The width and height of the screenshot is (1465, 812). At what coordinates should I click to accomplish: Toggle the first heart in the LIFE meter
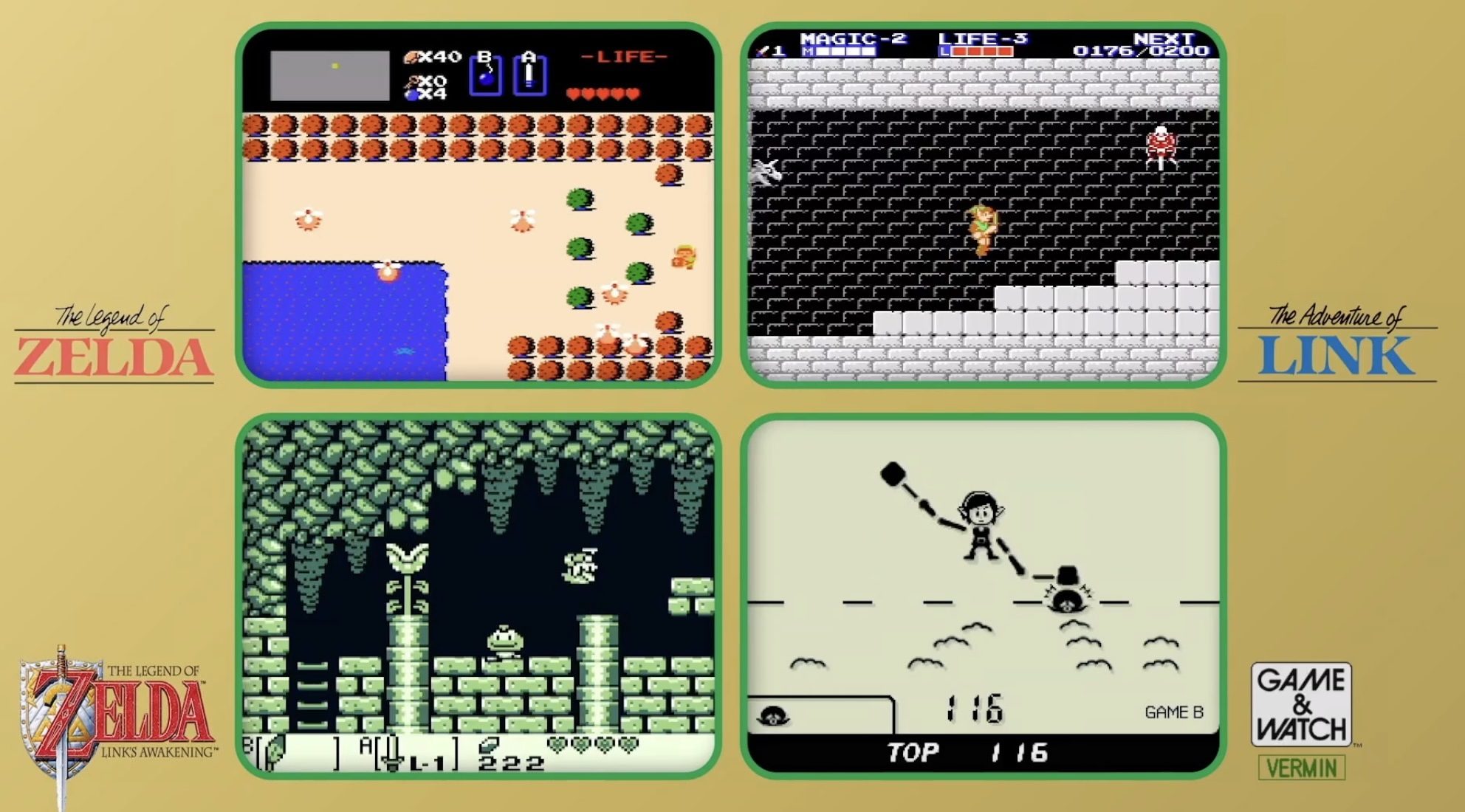click(574, 94)
